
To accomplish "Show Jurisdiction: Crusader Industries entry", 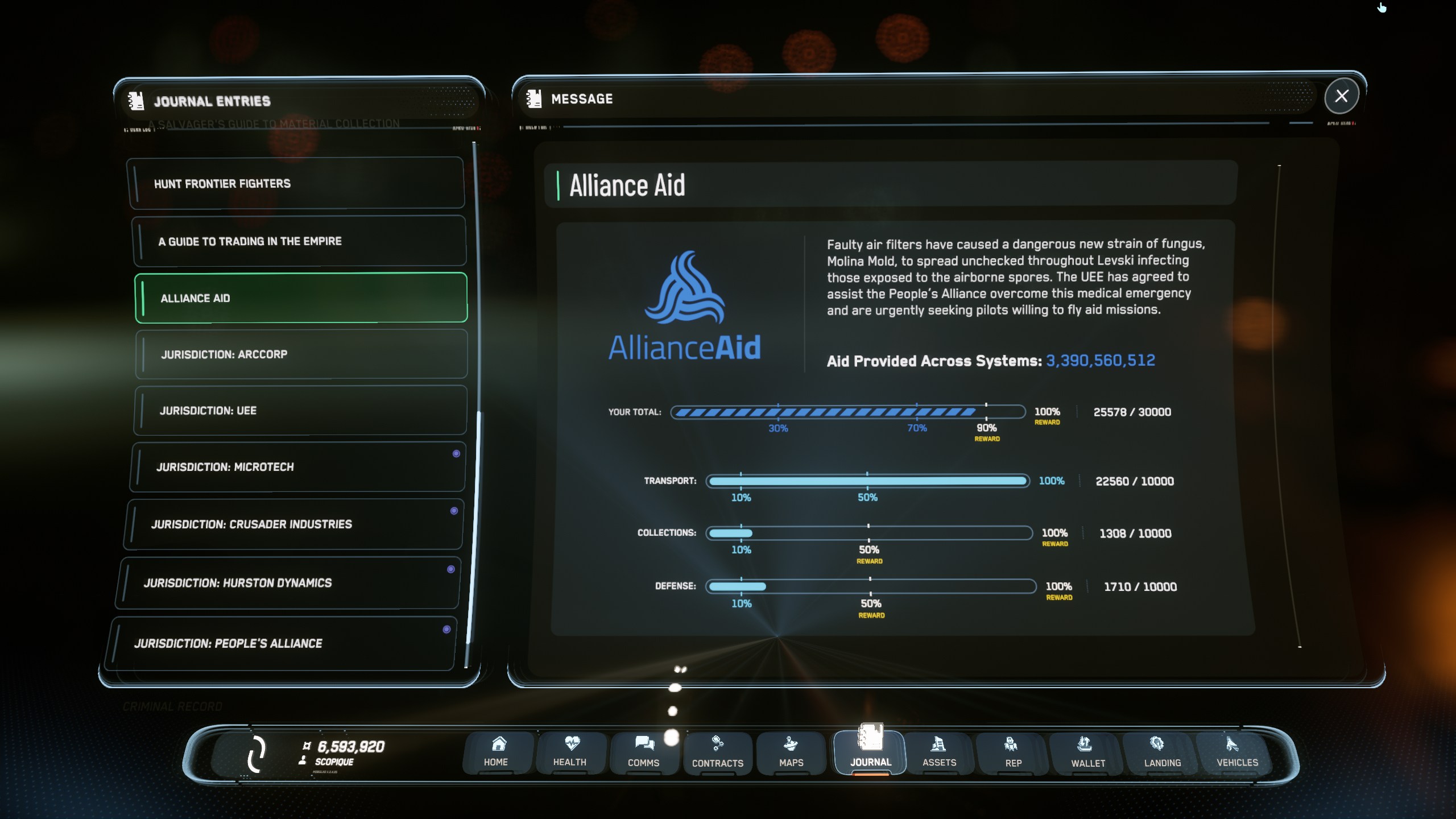I will point(293,524).
